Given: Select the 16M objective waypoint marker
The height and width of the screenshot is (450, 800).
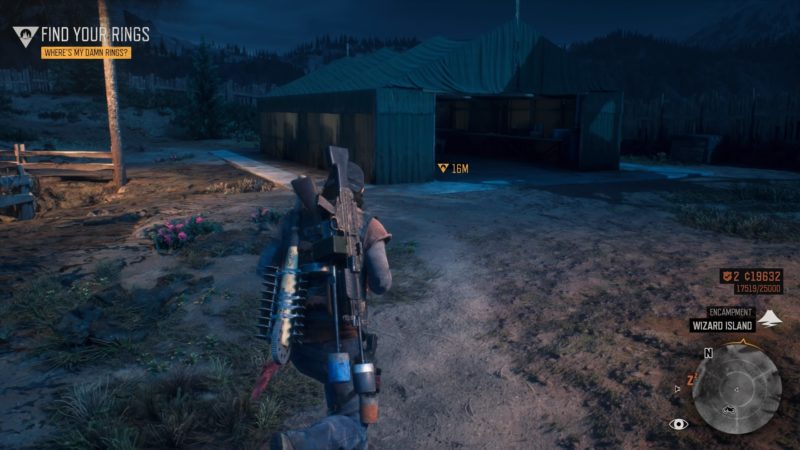Looking at the screenshot, I should [x=443, y=168].
